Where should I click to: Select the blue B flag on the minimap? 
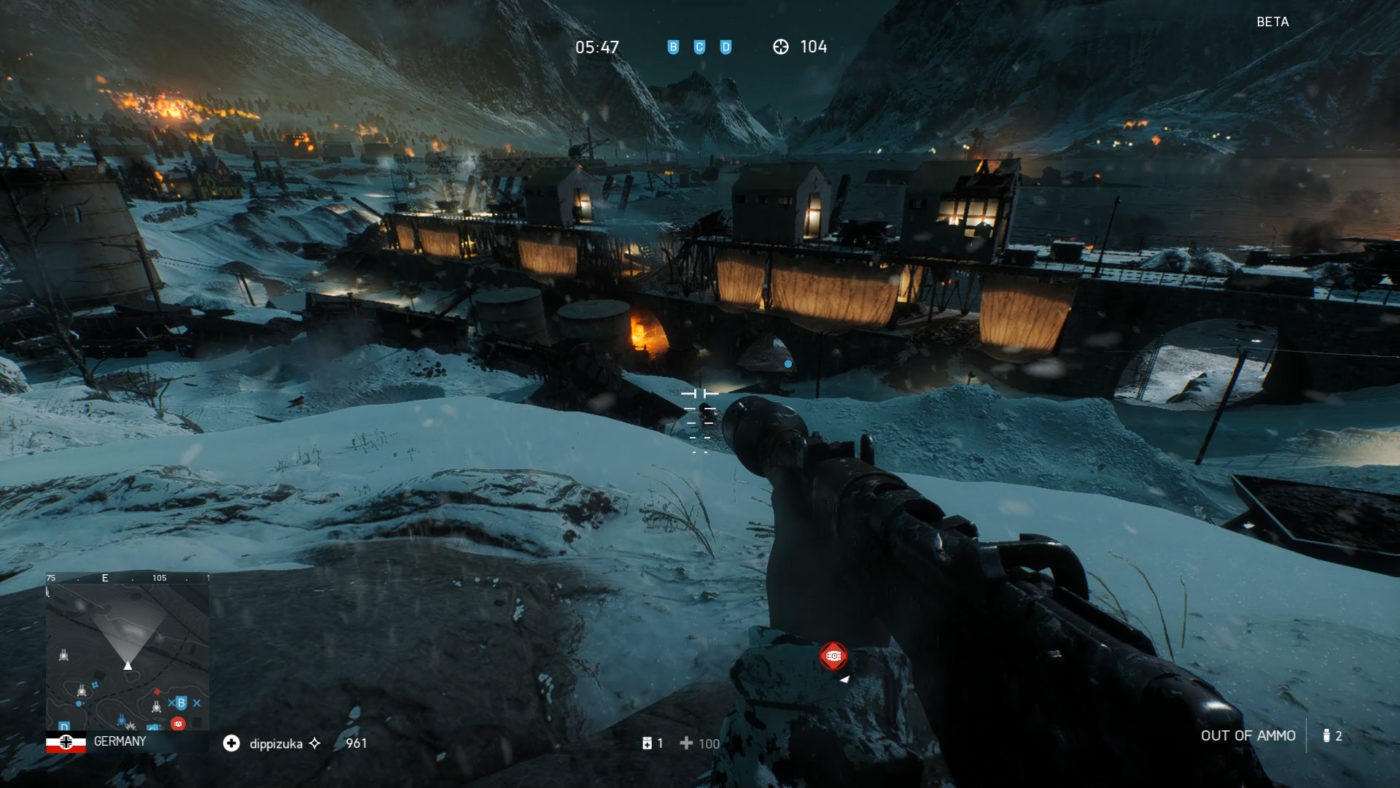(x=181, y=703)
